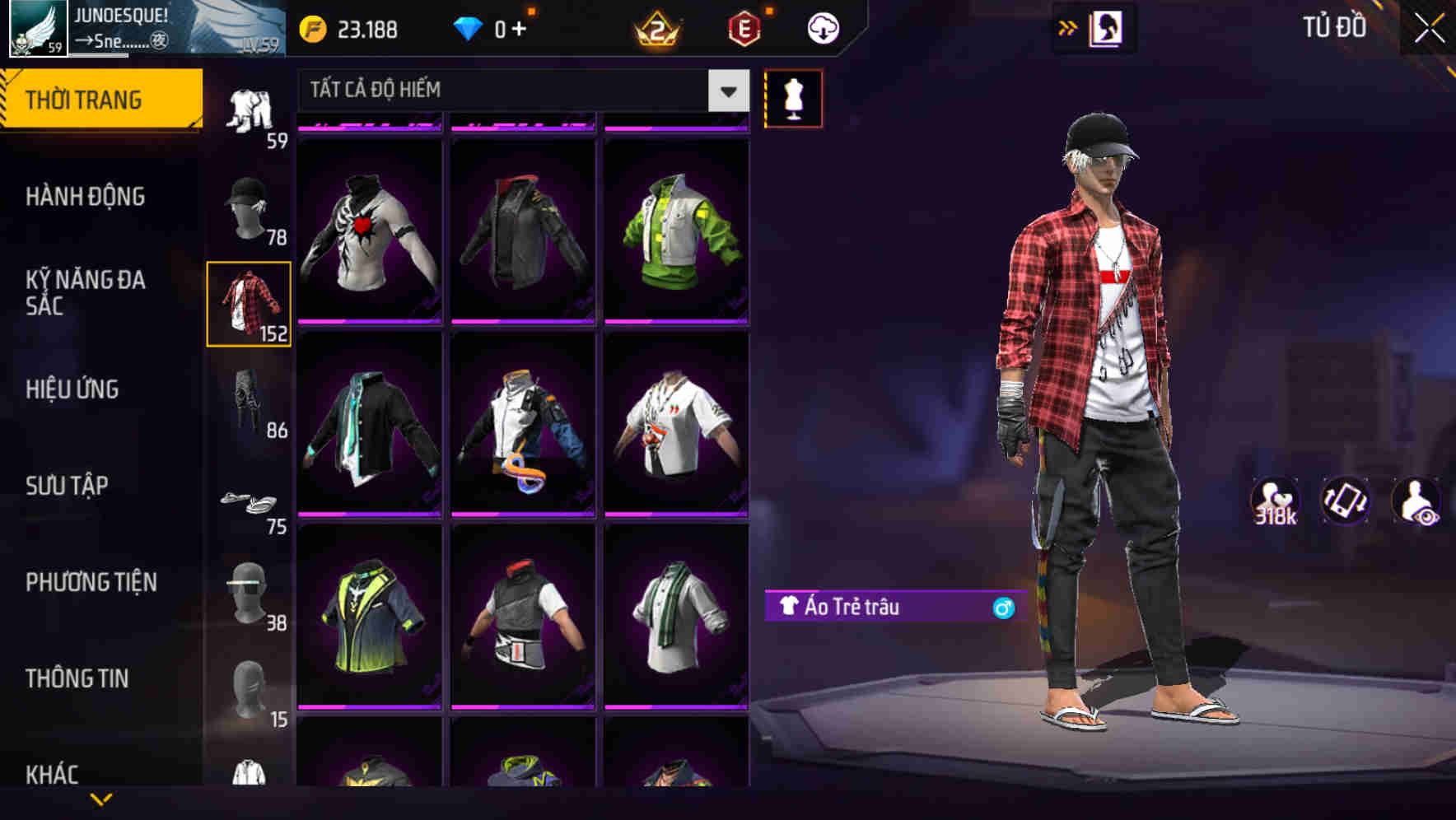Image resolution: width=1456 pixels, height=820 pixels.
Task: Tap the diamond balance icon
Action: [468, 27]
